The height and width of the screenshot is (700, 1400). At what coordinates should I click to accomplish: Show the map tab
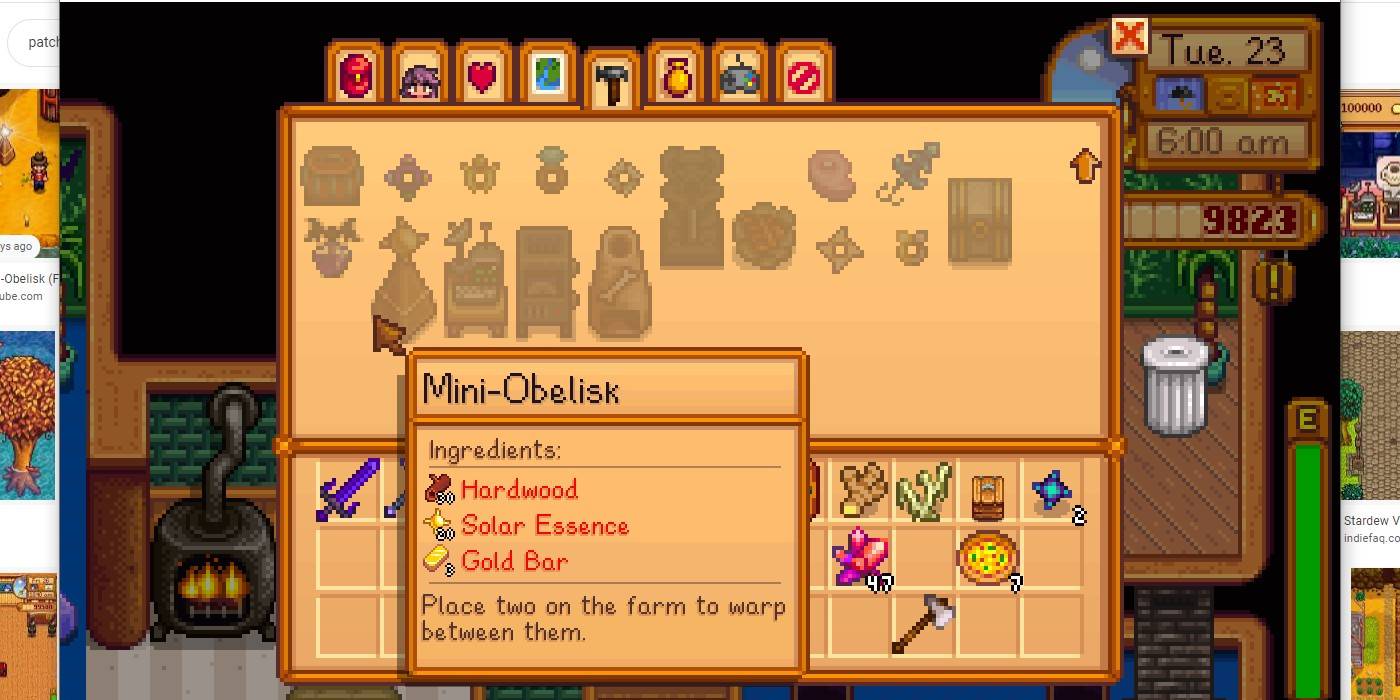point(547,75)
